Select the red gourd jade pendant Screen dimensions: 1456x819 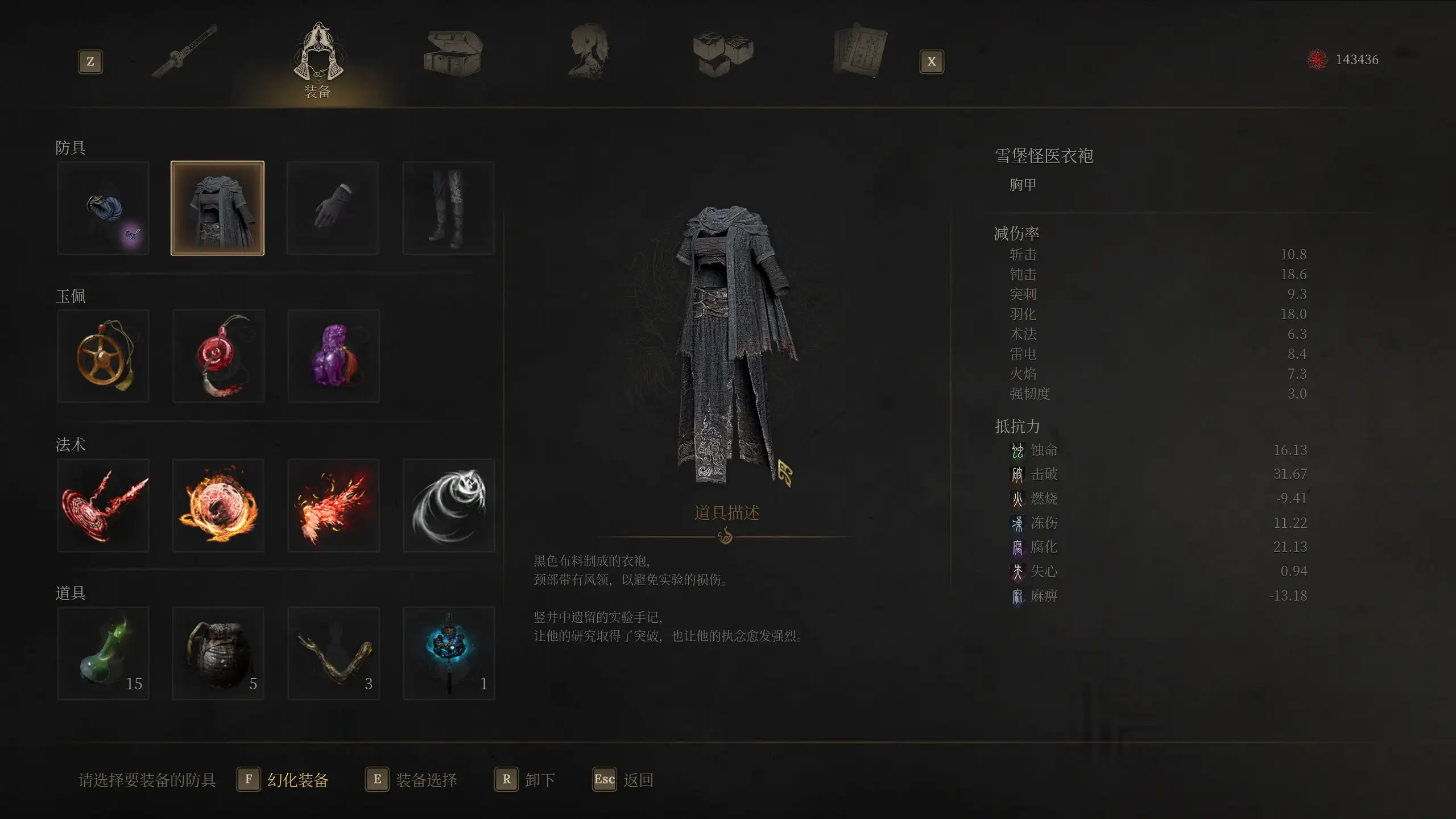(x=218, y=356)
